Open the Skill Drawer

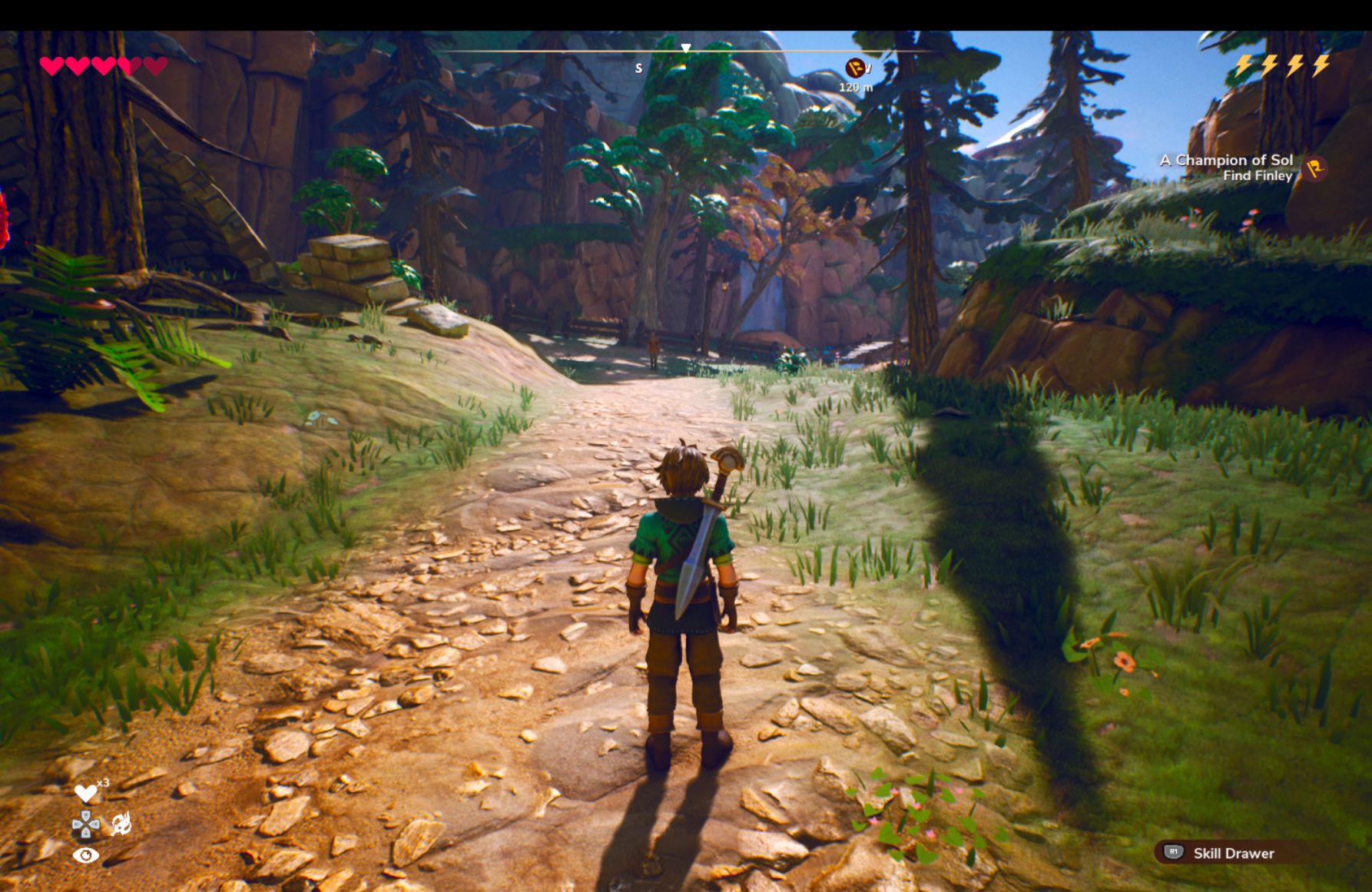click(x=1221, y=853)
